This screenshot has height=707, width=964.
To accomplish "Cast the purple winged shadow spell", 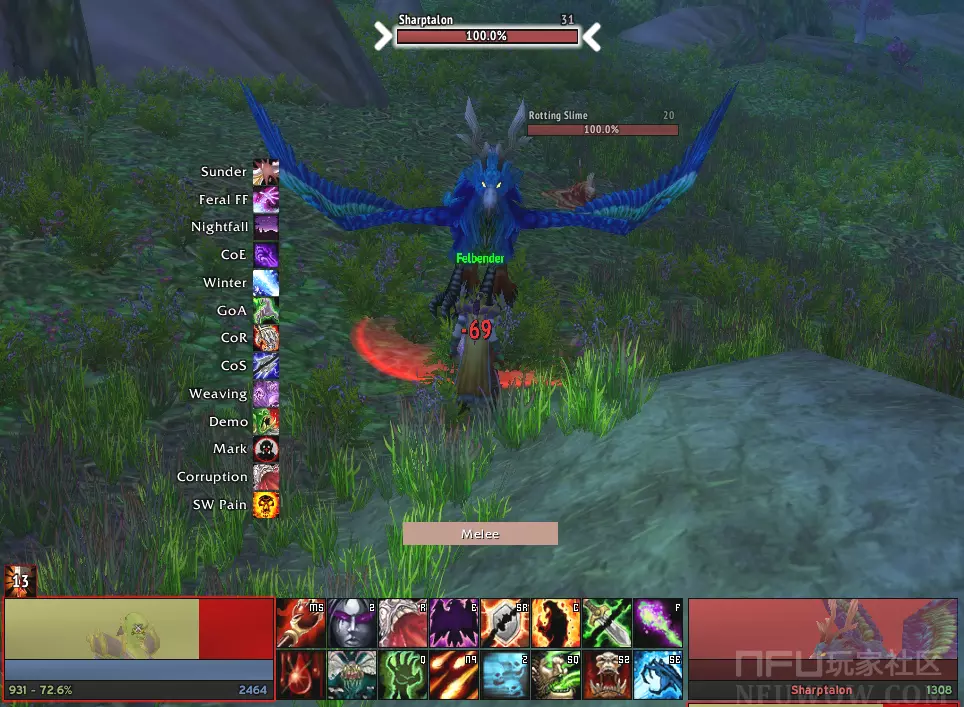I will click(x=454, y=623).
